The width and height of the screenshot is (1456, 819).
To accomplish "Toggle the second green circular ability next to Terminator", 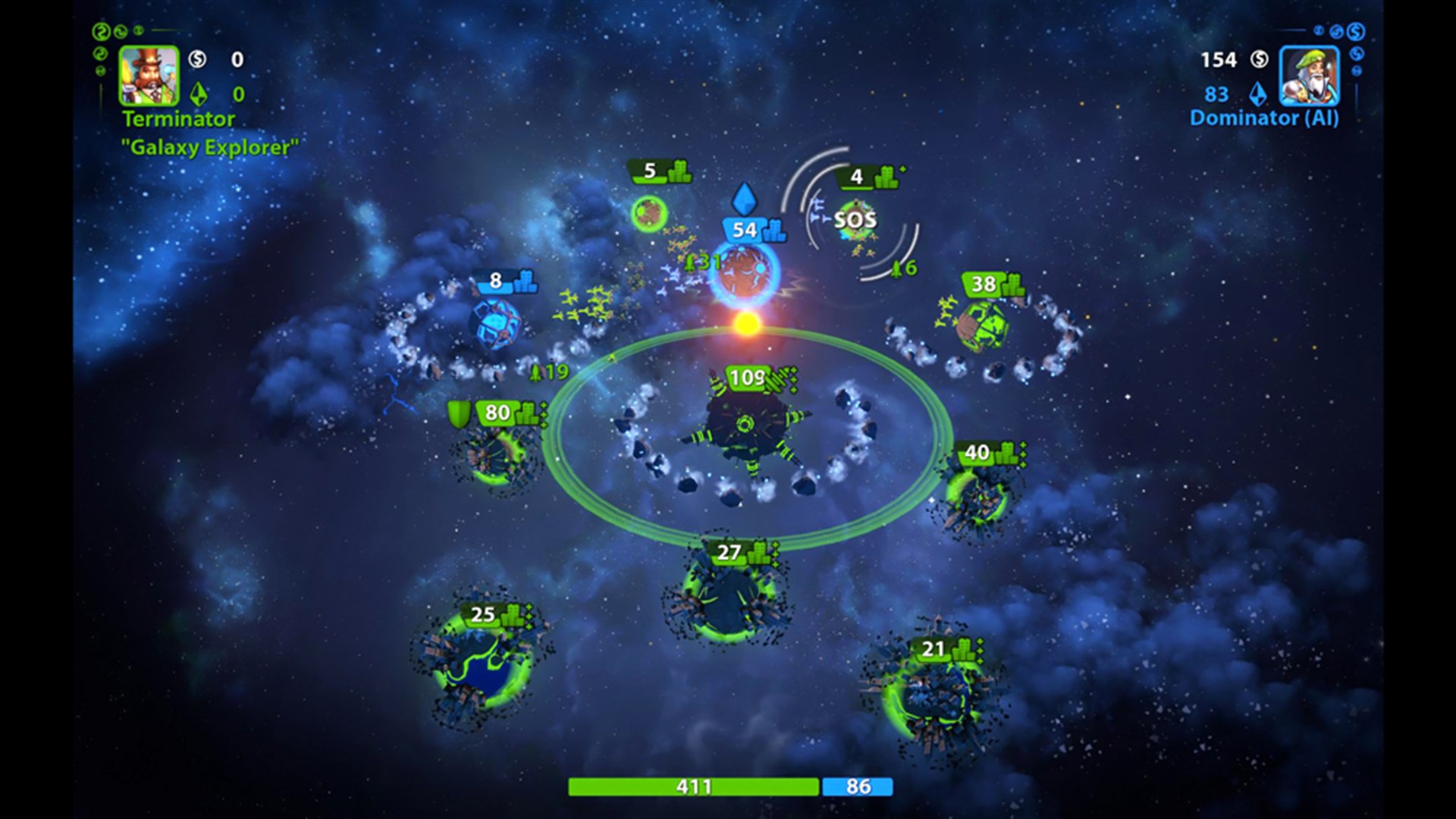I will [120, 30].
